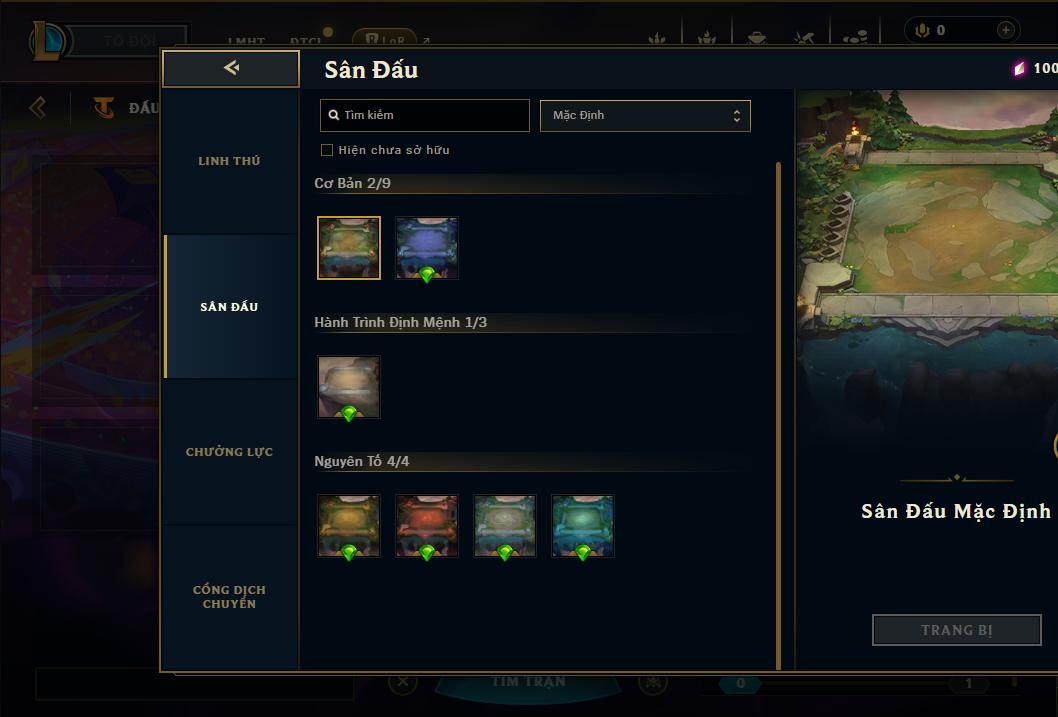Select the Sân Đấu tab

[229, 307]
